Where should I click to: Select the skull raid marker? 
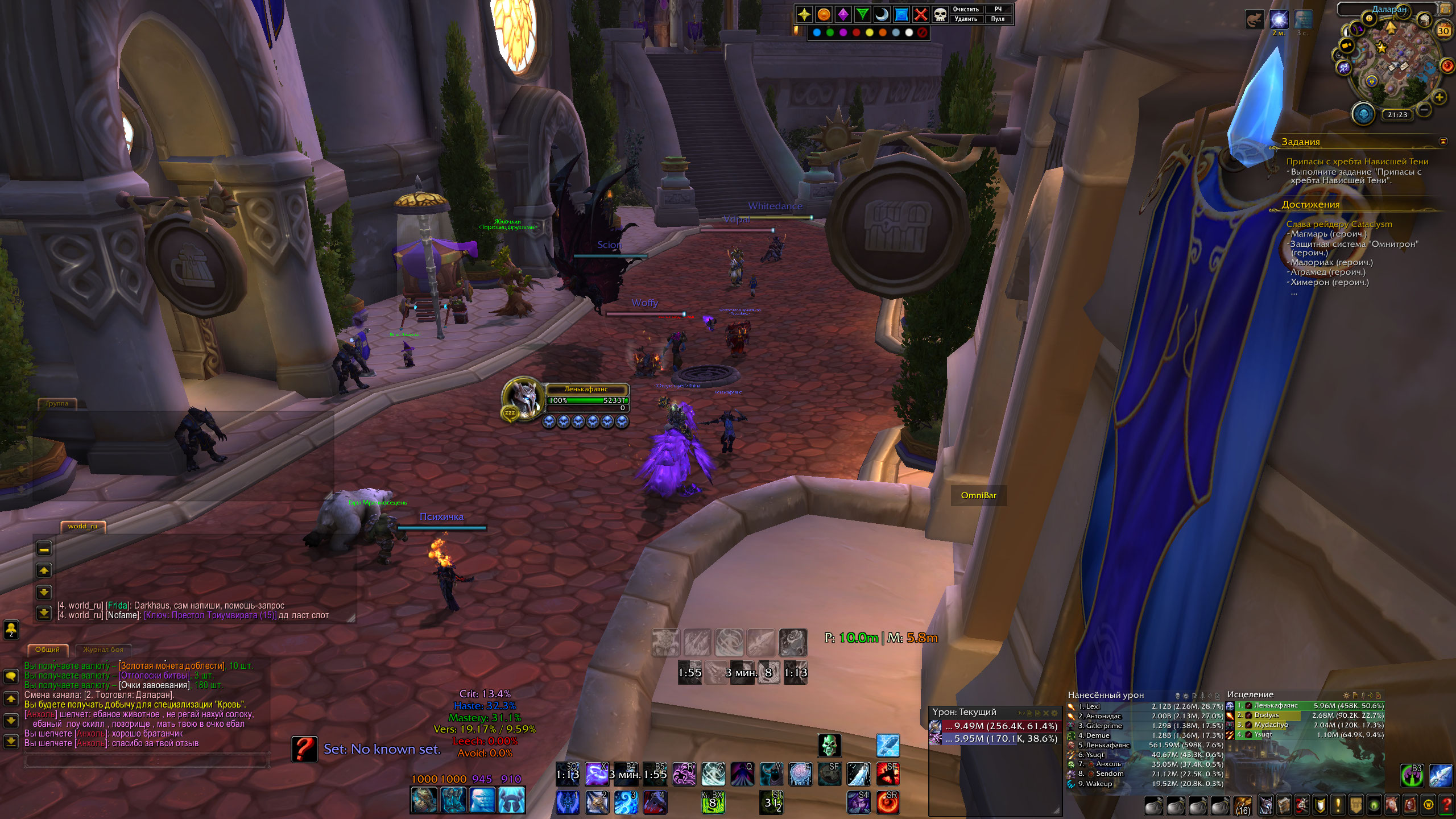click(940, 14)
